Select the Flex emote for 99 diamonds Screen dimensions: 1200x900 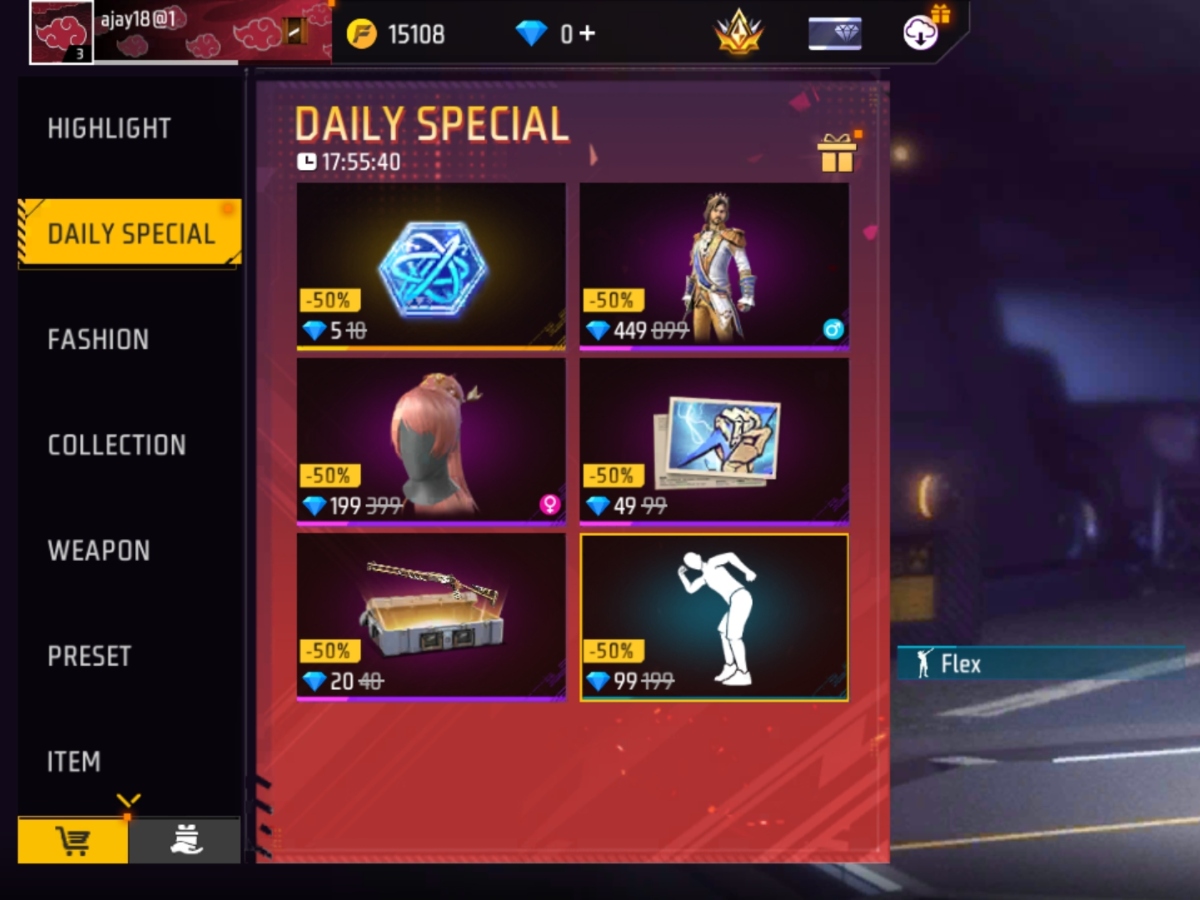tap(714, 616)
